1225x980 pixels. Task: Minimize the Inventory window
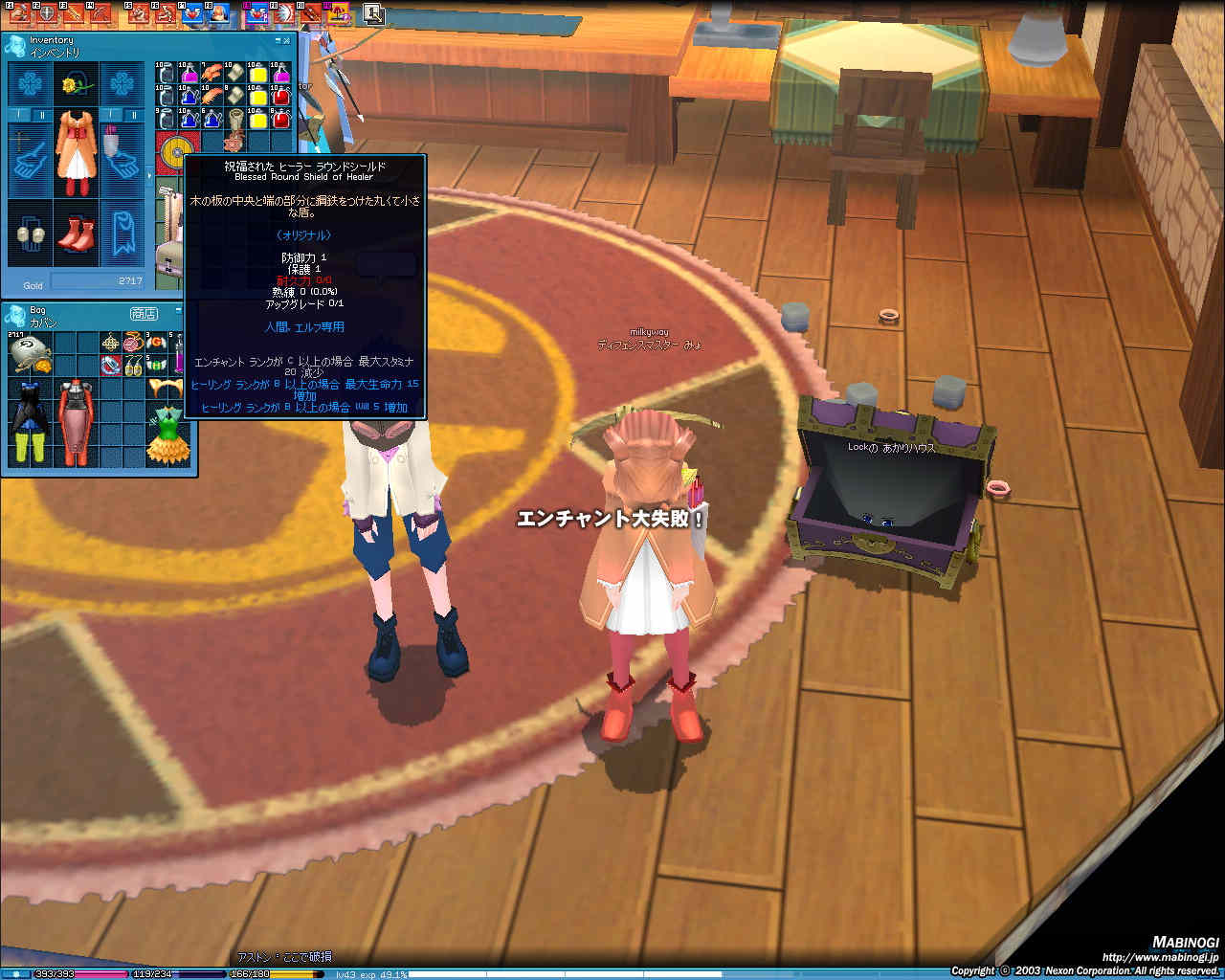(x=278, y=40)
